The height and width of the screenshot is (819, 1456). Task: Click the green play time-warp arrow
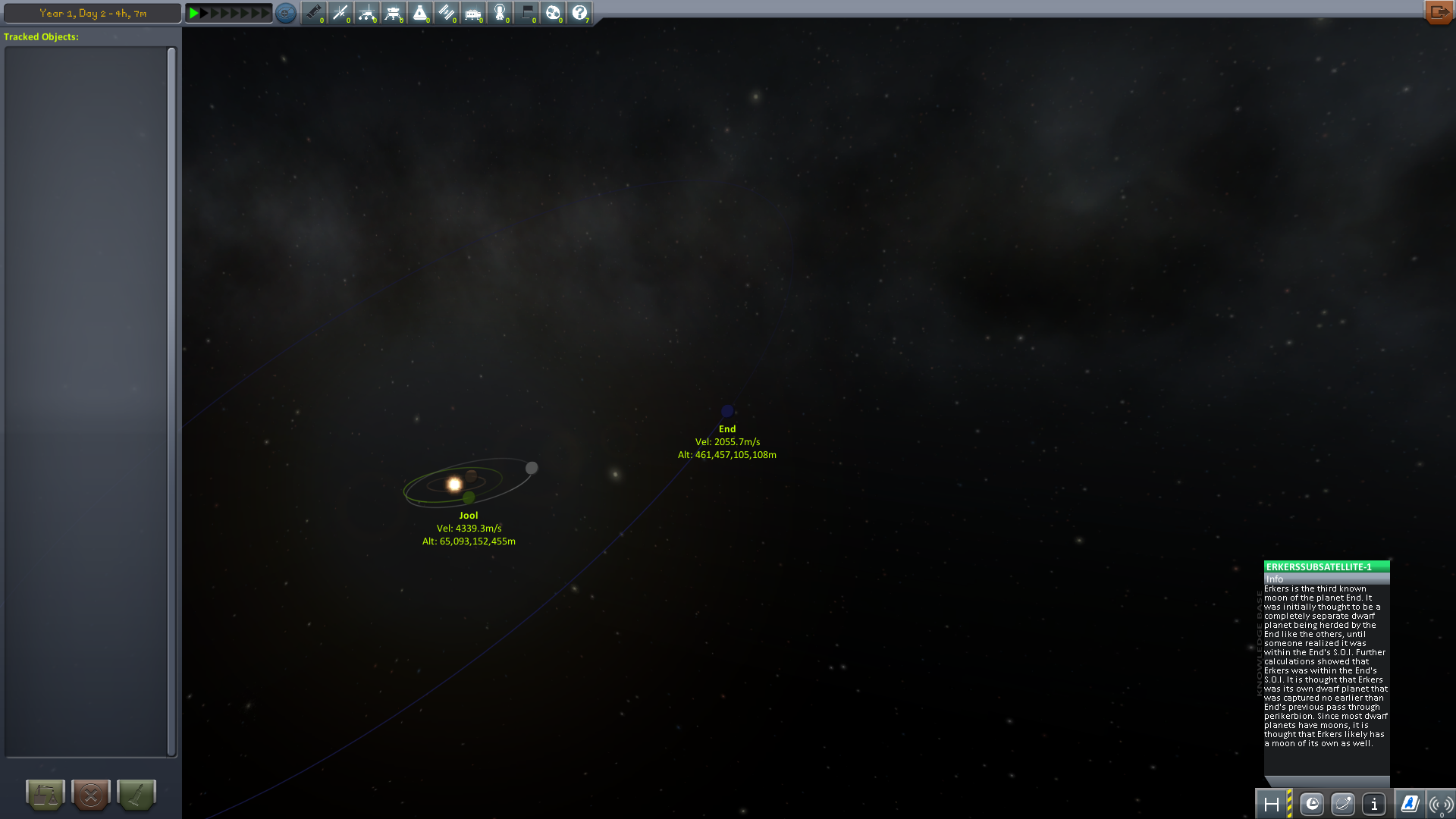click(194, 13)
